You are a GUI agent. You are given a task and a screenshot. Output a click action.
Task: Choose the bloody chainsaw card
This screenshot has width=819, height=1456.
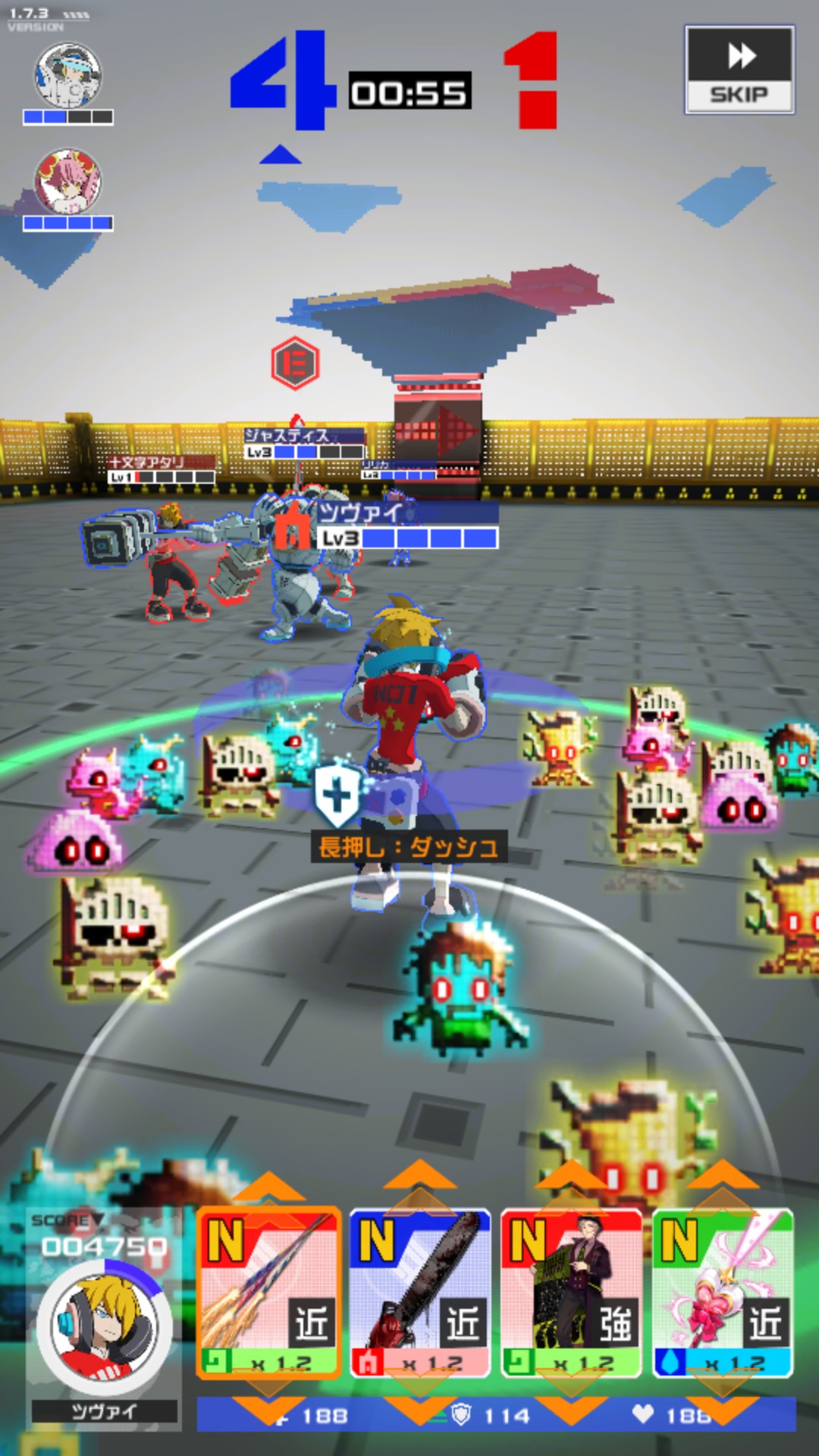click(420, 1293)
